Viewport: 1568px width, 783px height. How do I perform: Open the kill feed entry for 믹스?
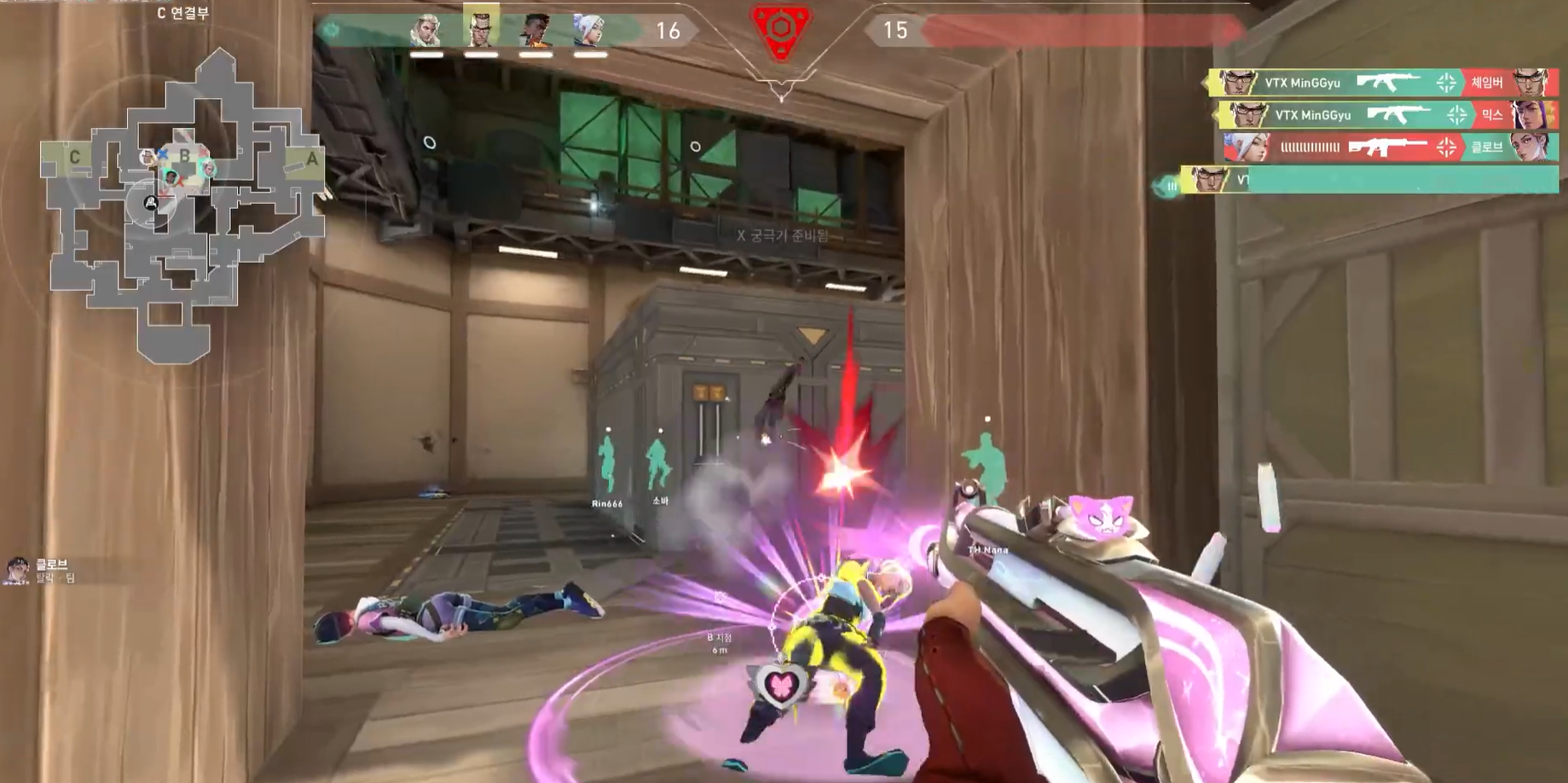(x=1386, y=114)
